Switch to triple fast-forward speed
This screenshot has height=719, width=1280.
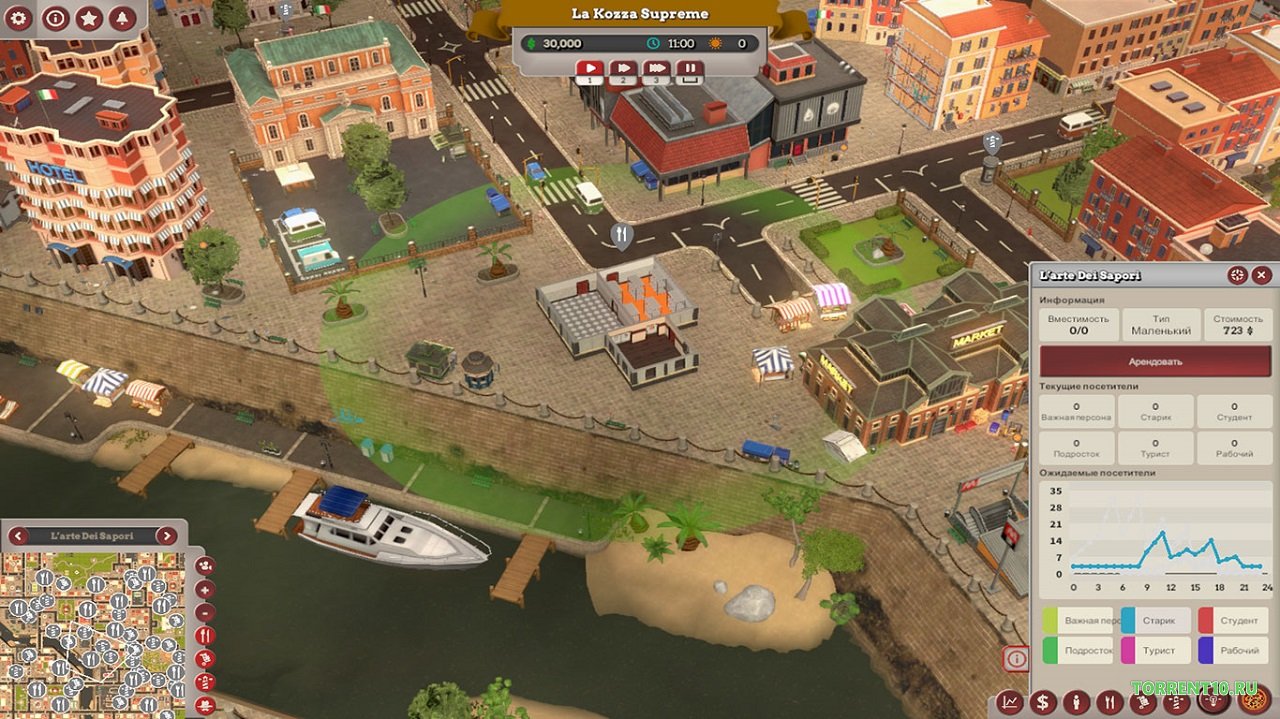(656, 70)
